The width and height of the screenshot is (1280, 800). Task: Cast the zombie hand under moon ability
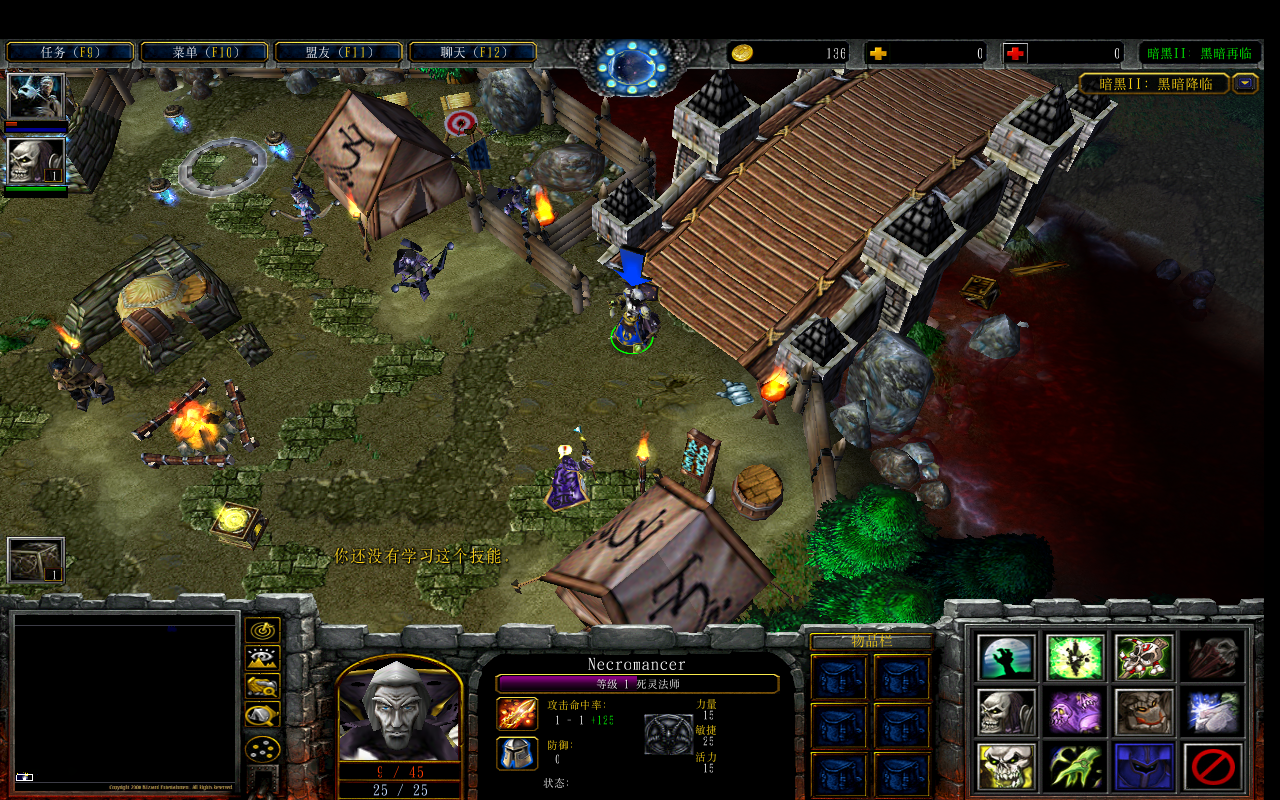[1006, 657]
